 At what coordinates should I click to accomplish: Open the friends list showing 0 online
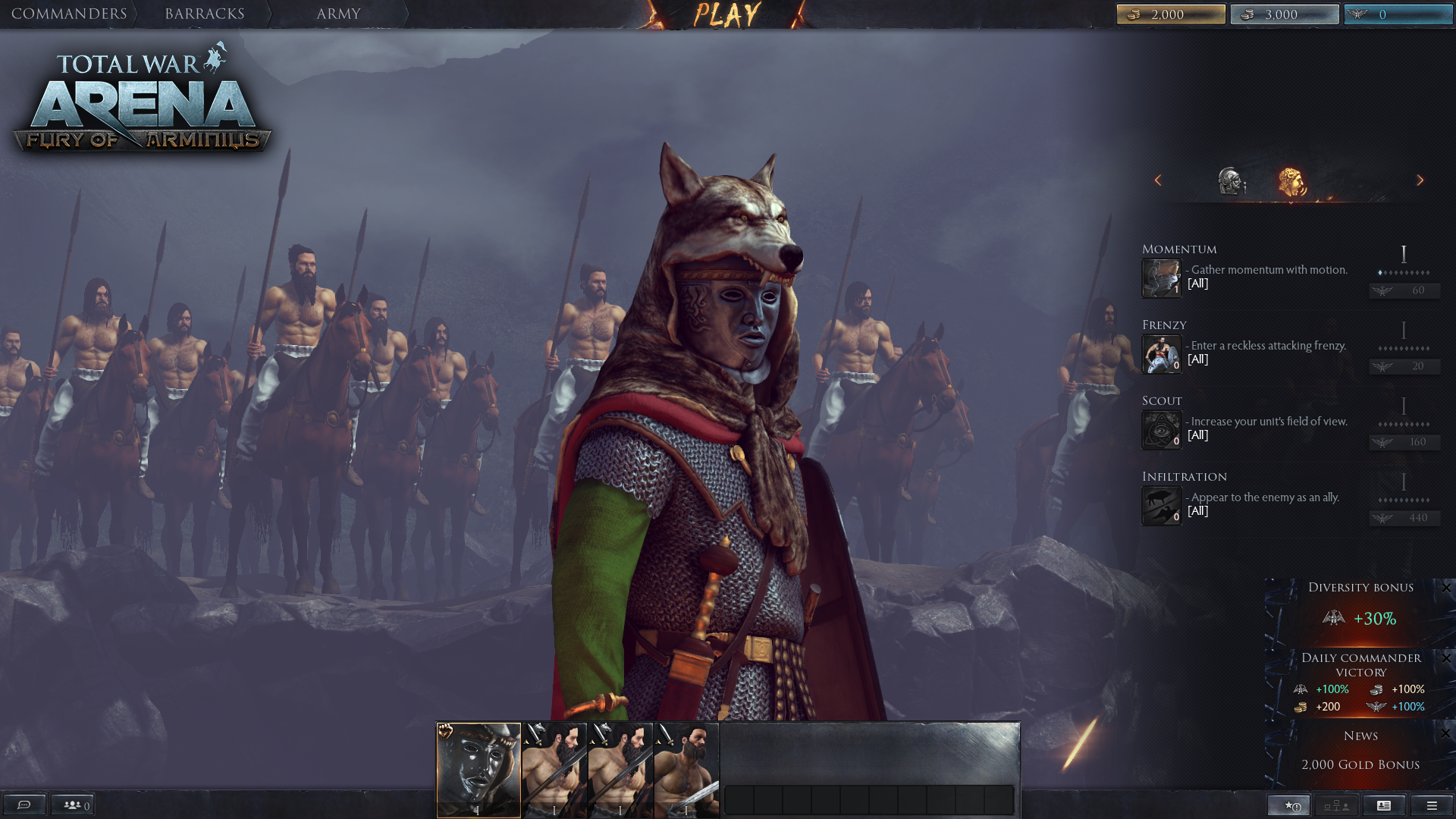(73, 805)
